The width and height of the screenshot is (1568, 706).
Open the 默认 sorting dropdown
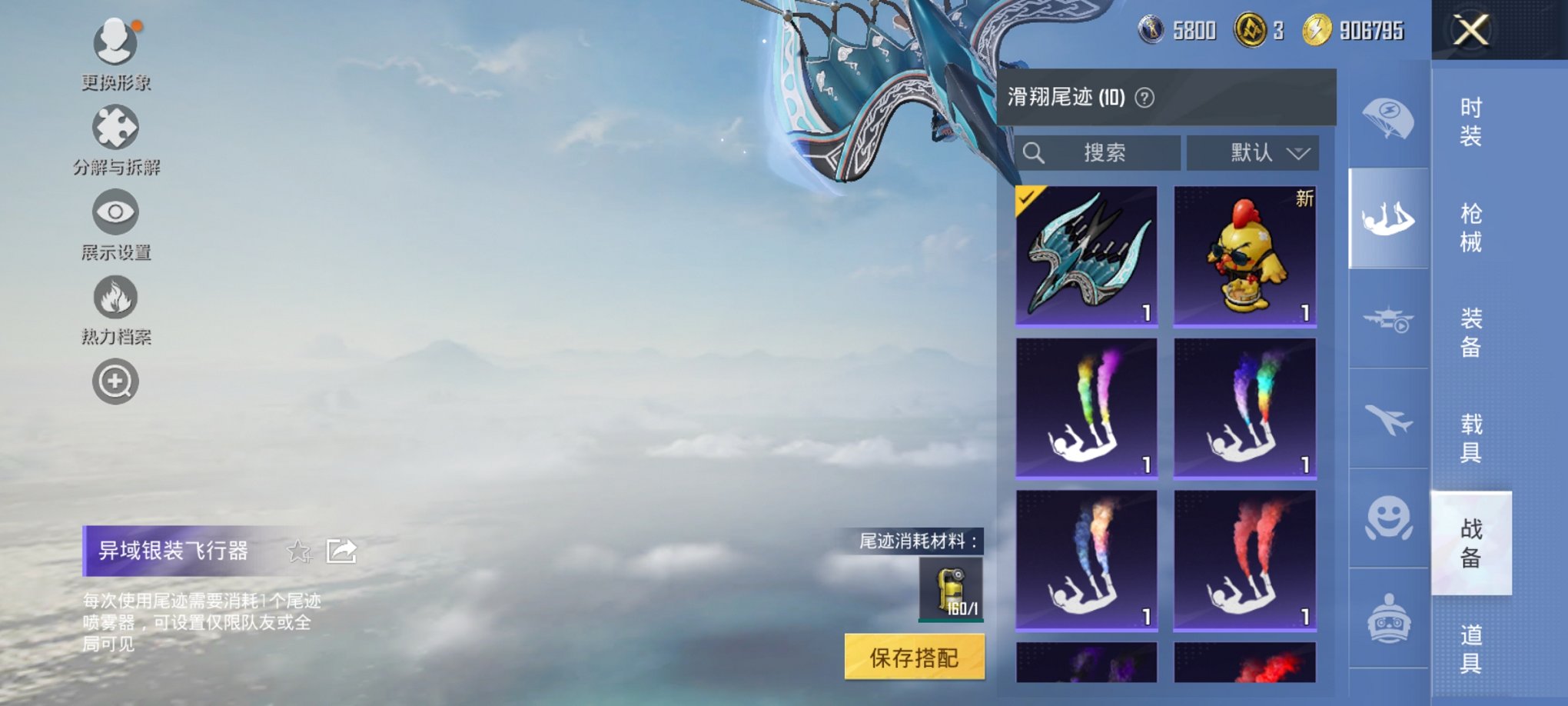[x=1253, y=153]
